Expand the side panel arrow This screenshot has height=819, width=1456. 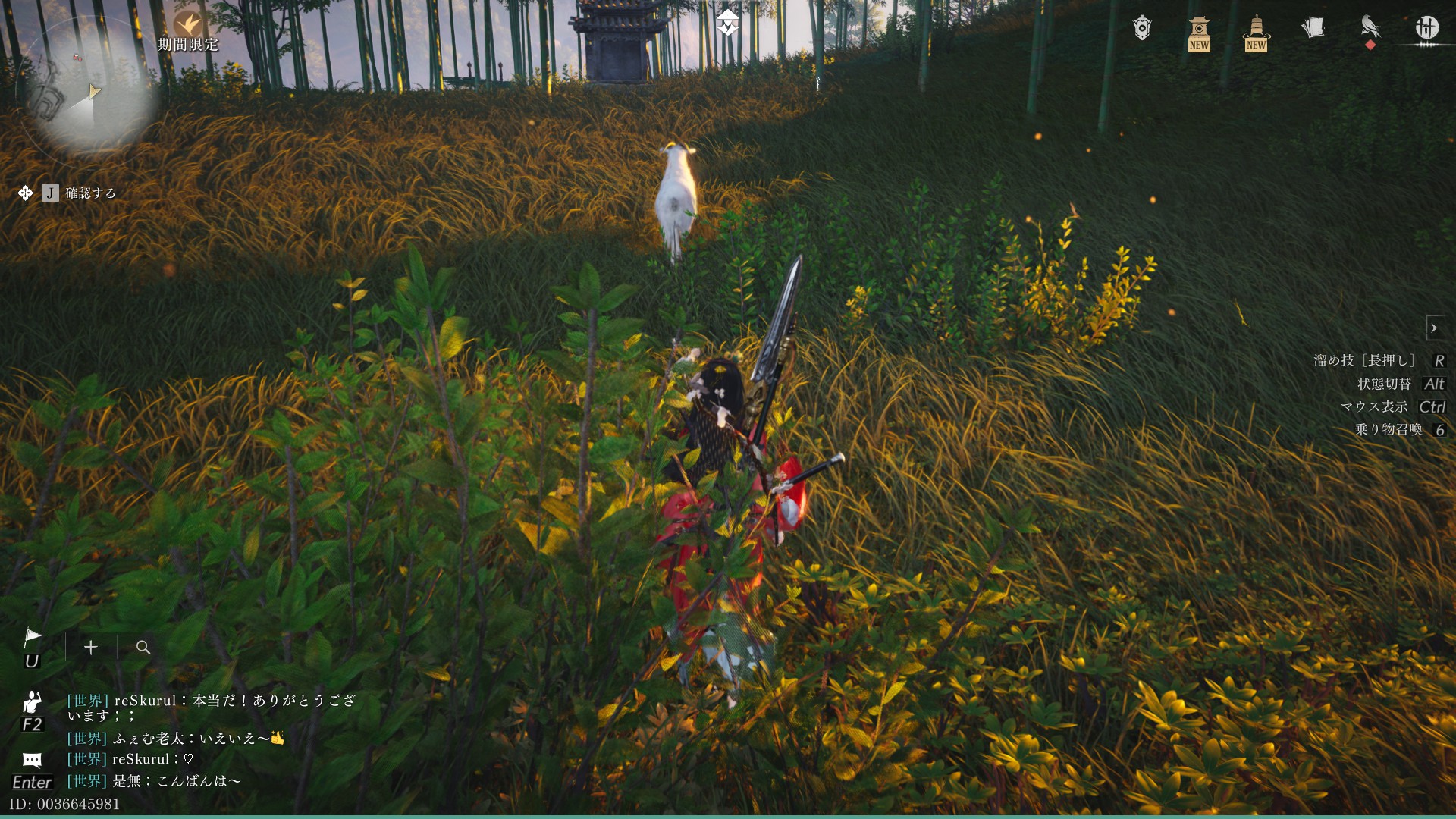(x=1434, y=328)
